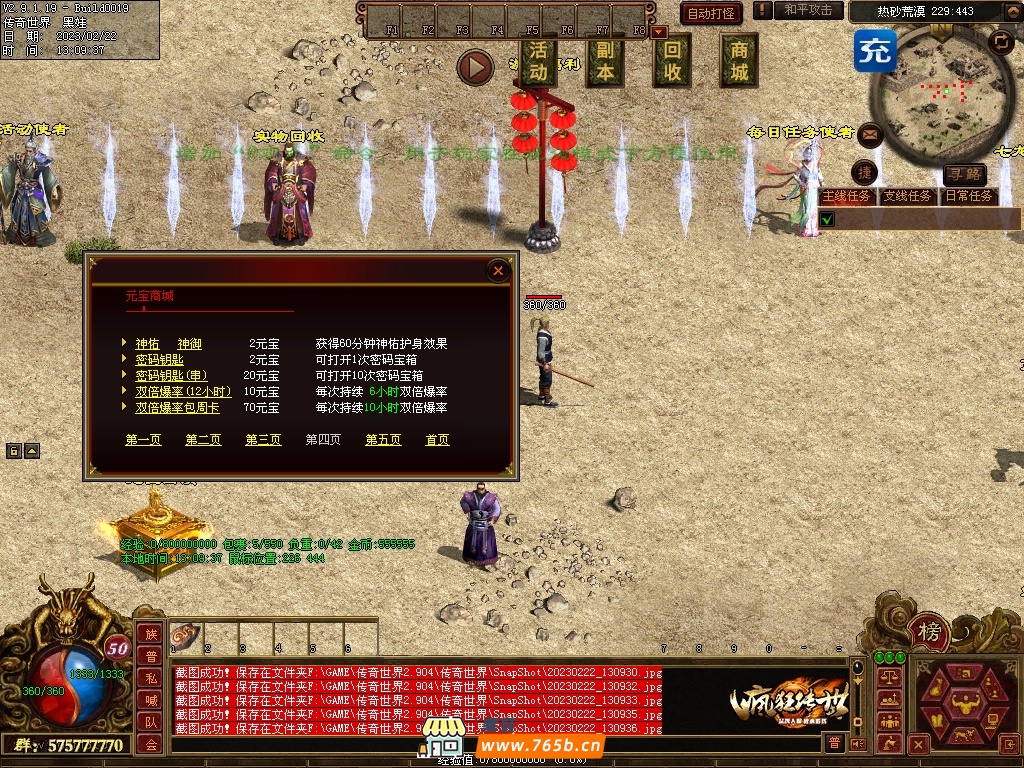1024x768 pixels.
Task: Jump to shop page 第五页
Action: point(383,439)
